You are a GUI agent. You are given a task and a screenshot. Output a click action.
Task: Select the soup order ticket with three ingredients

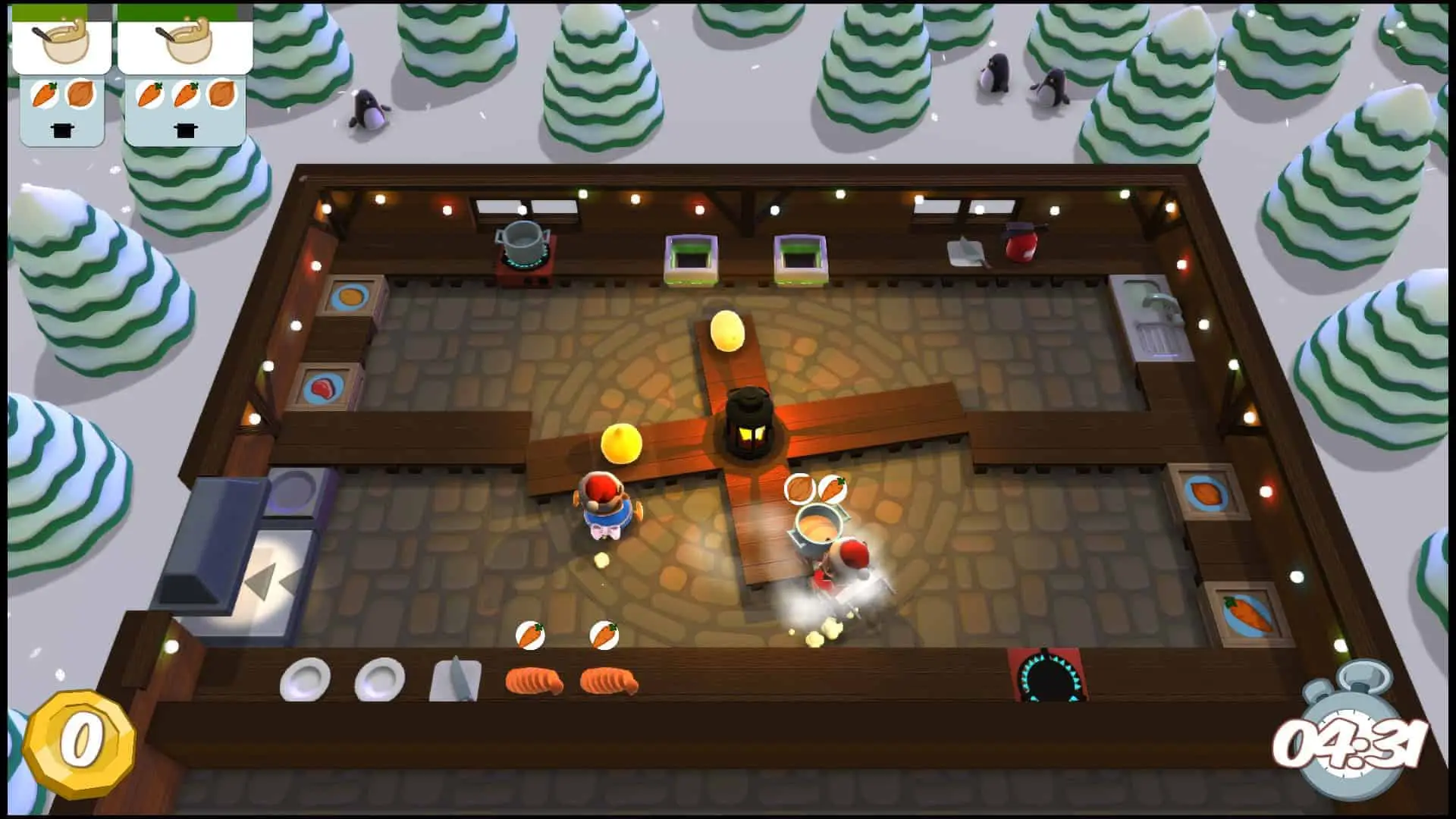point(185,75)
